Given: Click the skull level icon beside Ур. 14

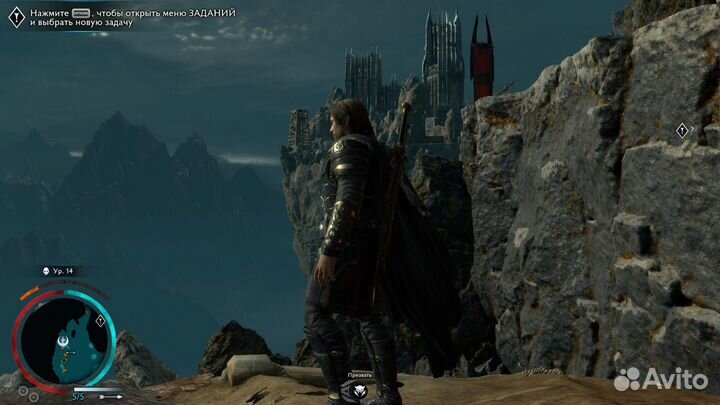Looking at the screenshot, I should click(x=46, y=271).
